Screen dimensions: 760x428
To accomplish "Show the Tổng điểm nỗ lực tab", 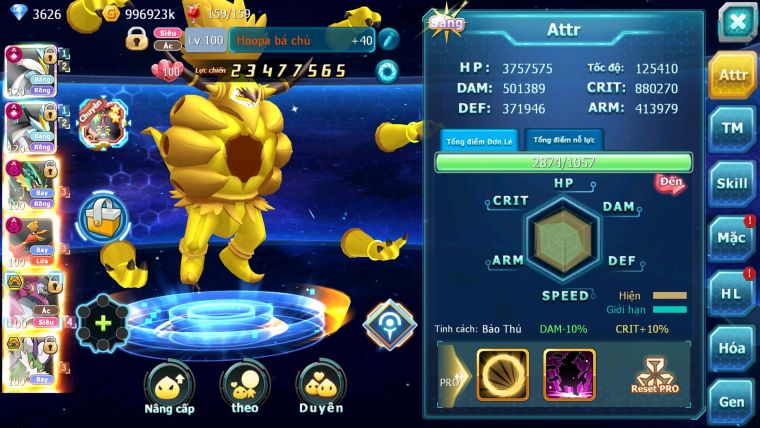I will click(x=563, y=140).
